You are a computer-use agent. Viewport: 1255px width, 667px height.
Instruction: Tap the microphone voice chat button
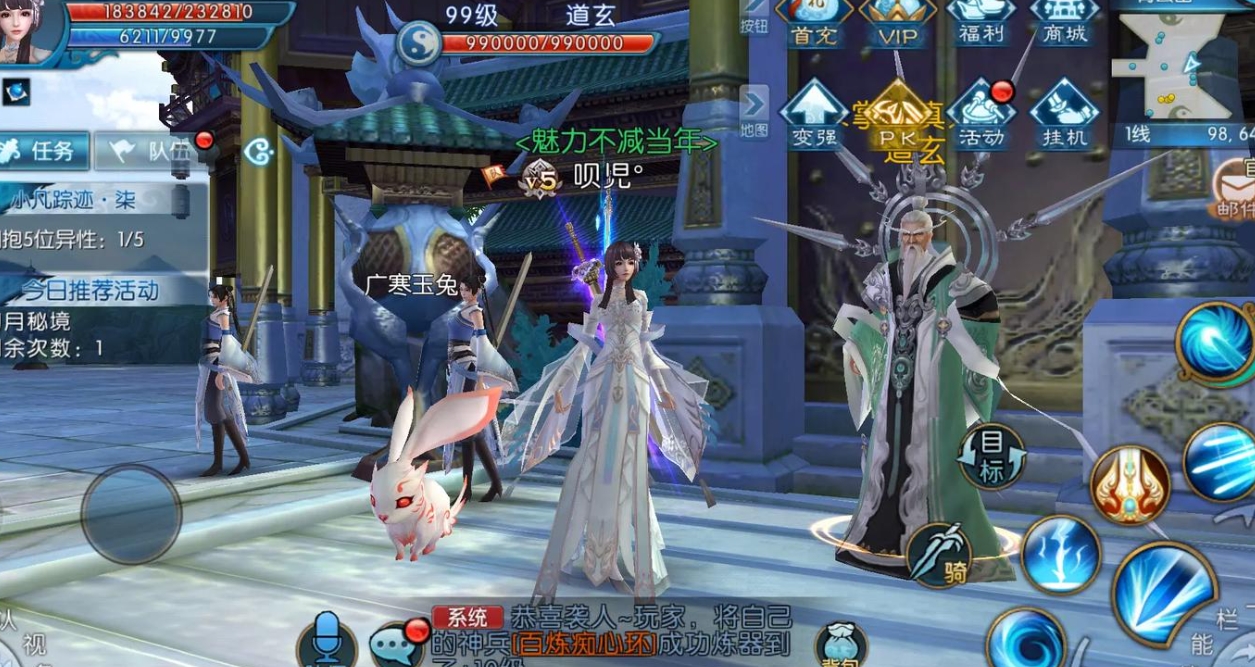(x=326, y=640)
